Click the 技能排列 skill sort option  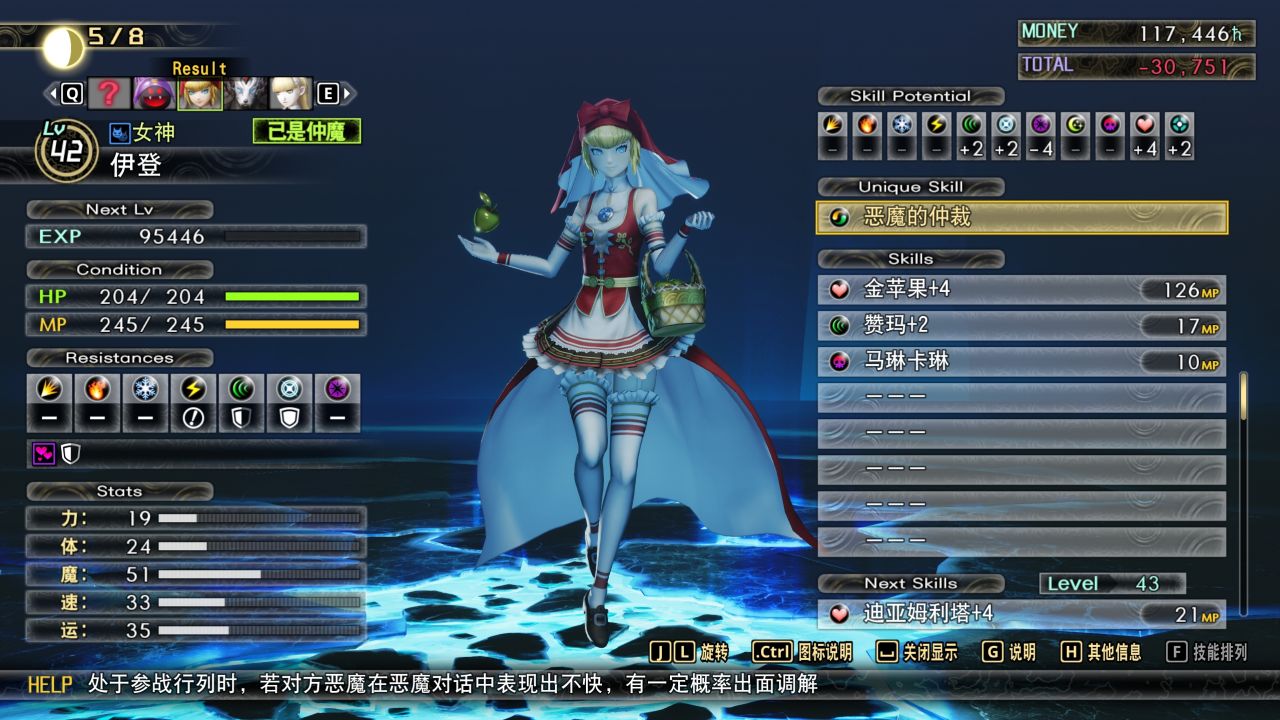coord(1207,652)
